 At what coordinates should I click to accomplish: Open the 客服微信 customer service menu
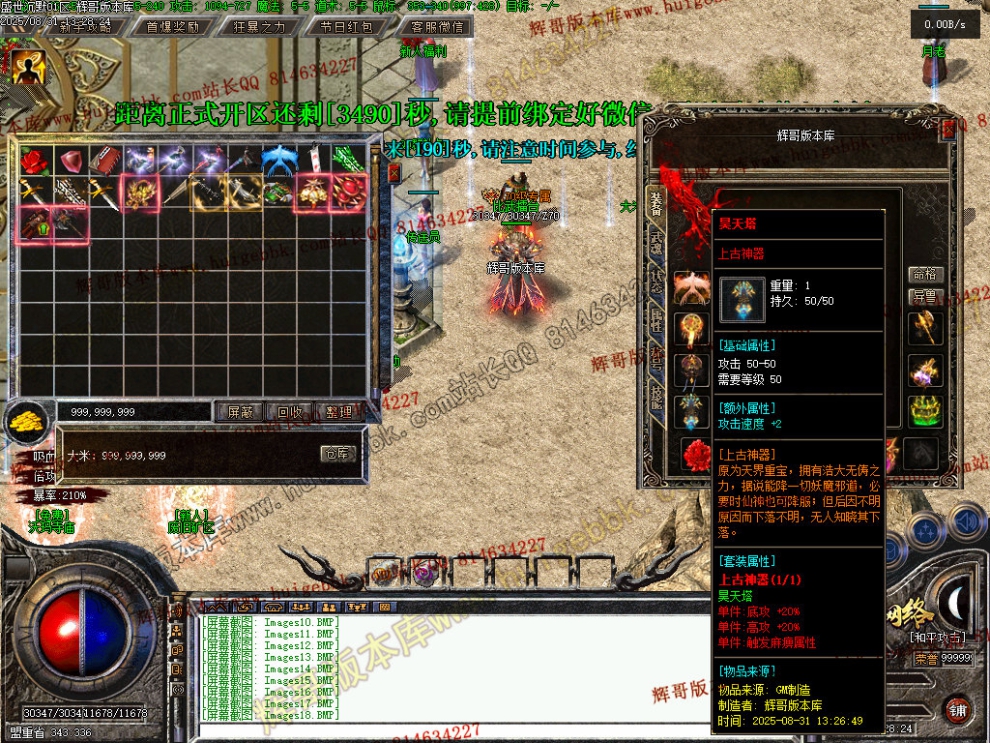pos(437,27)
